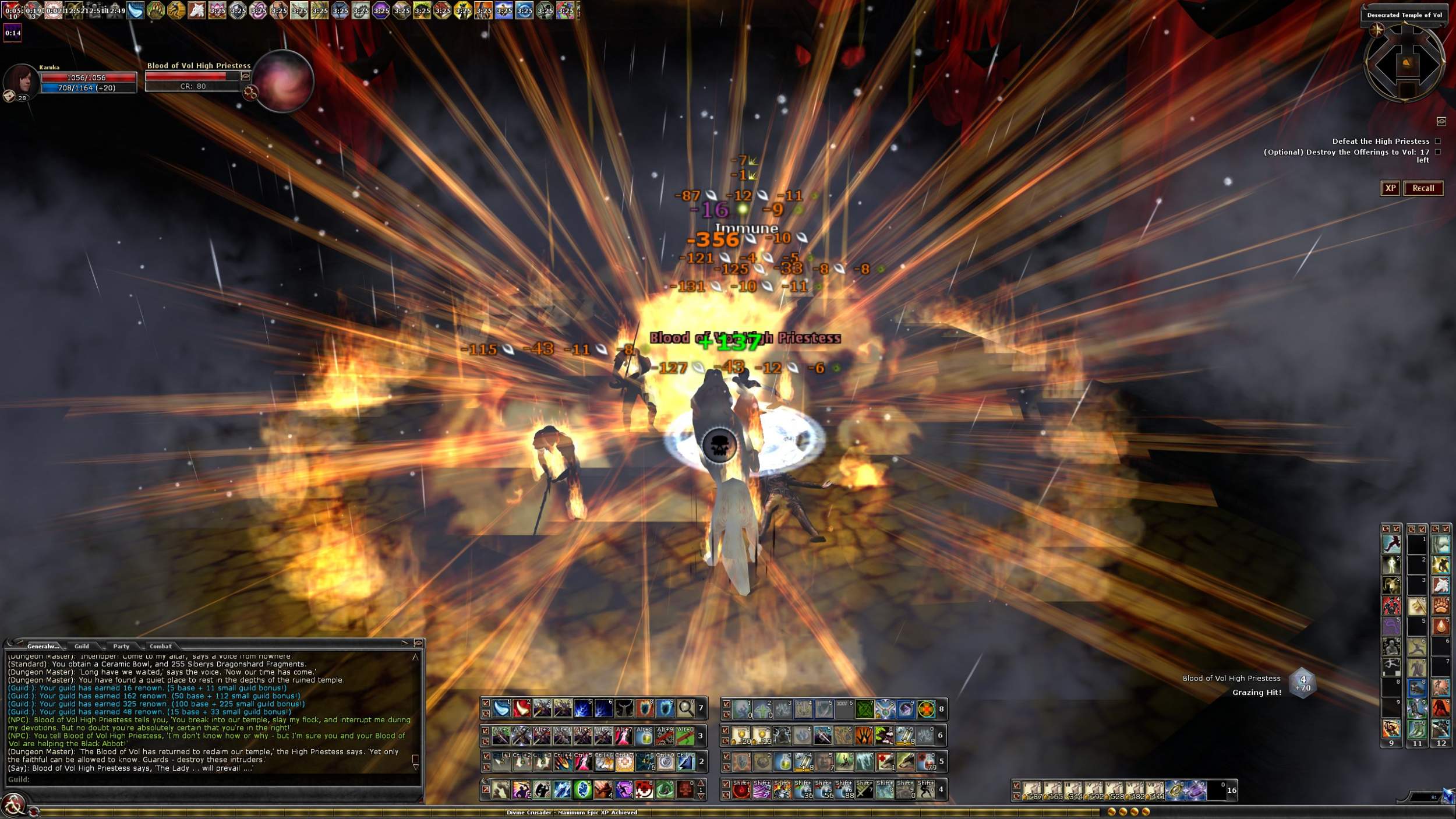The height and width of the screenshot is (819, 1456).
Task: Select the Karuka character portrait
Action: click(21, 80)
